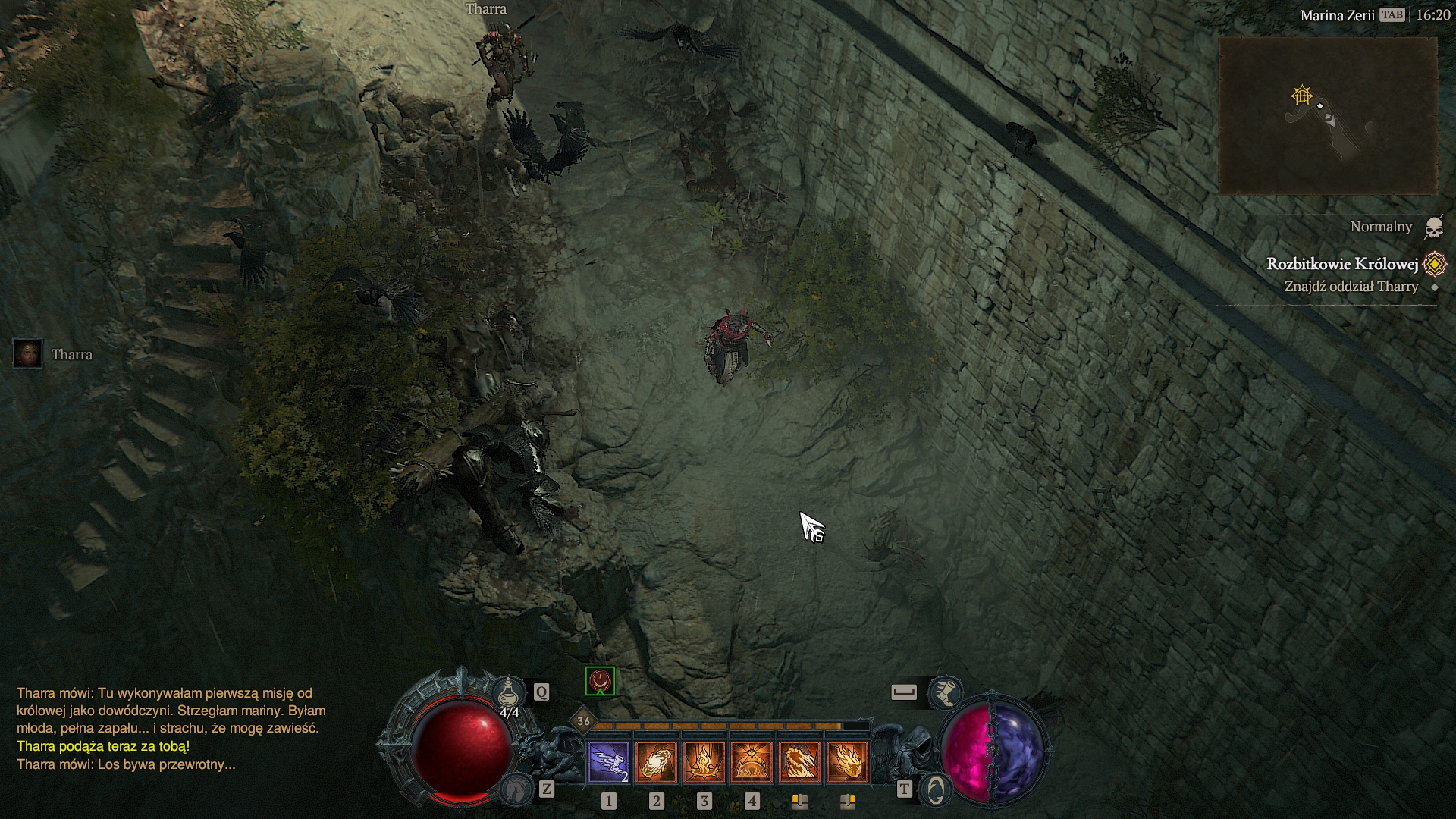
Task: Click the red buff status icon
Action: [600, 680]
